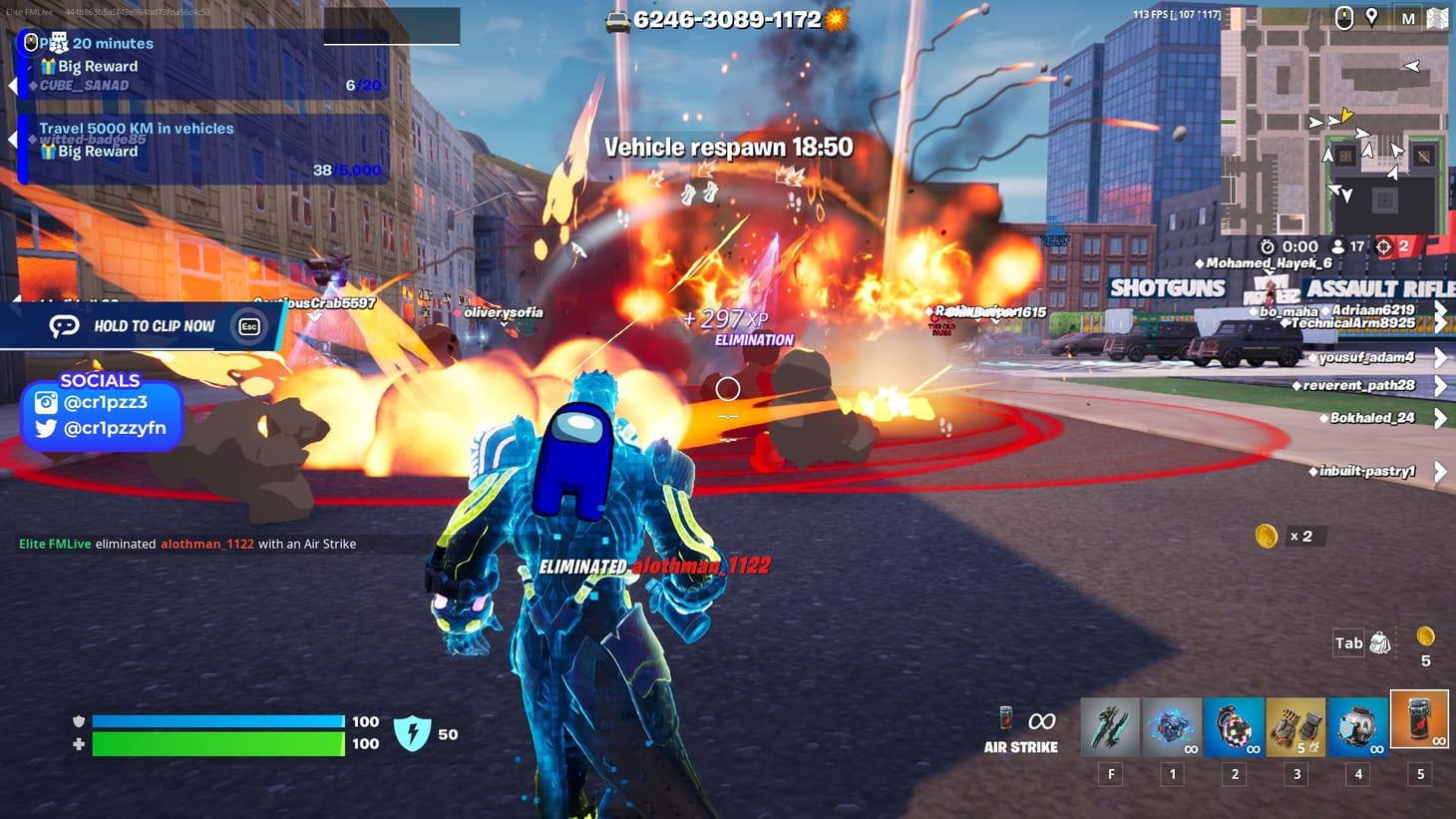Select the rocket gauntlets in slot 3
This screenshot has width=1456, height=819.
coord(1296,728)
